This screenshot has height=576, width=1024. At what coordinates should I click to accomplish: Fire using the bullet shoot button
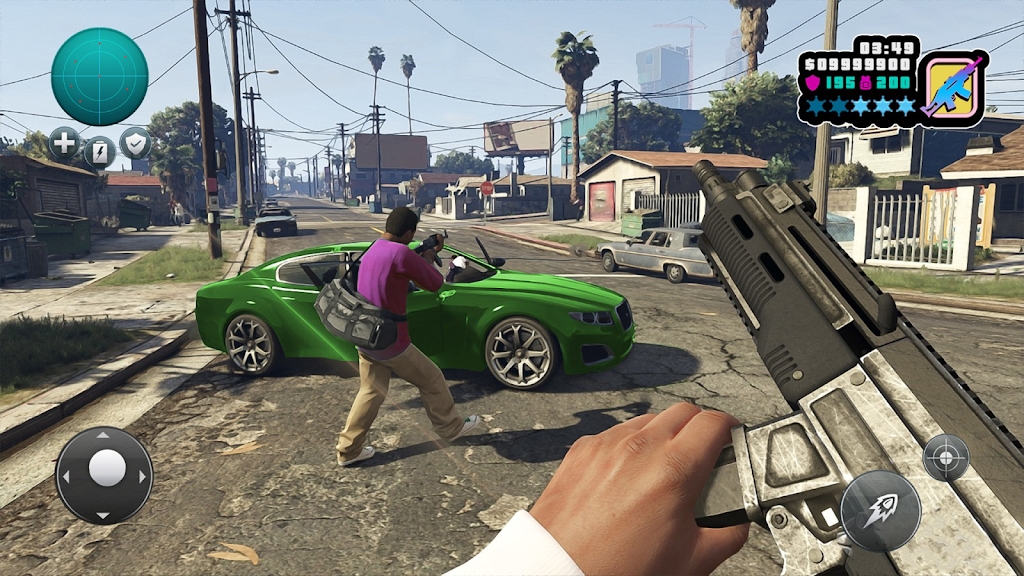click(x=880, y=510)
